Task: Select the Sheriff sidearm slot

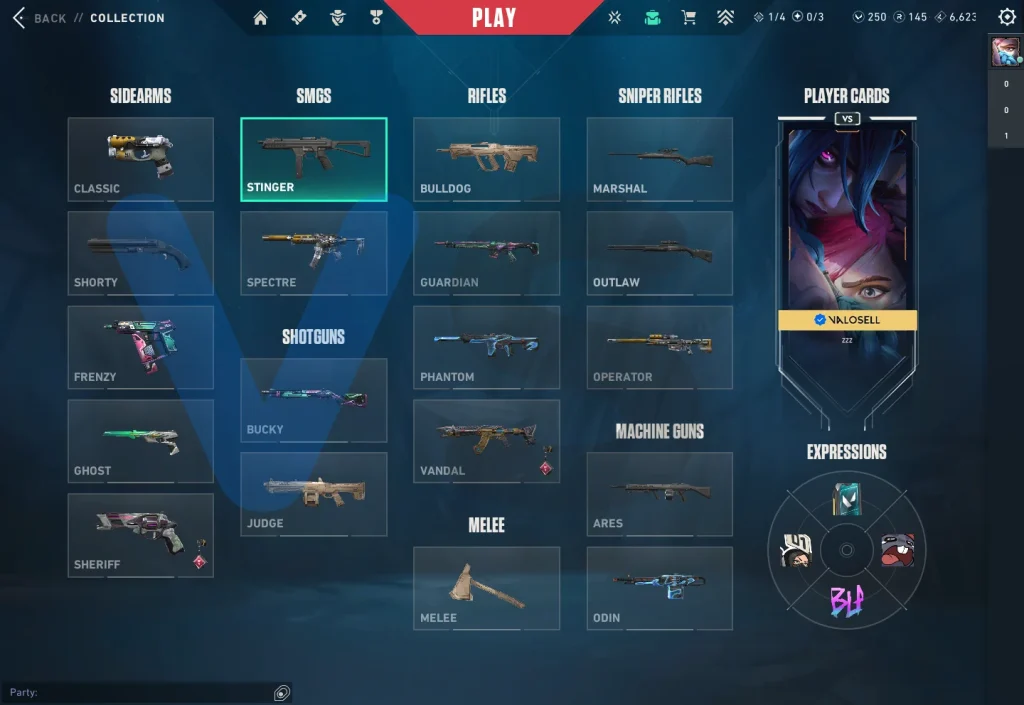Action: (x=140, y=535)
